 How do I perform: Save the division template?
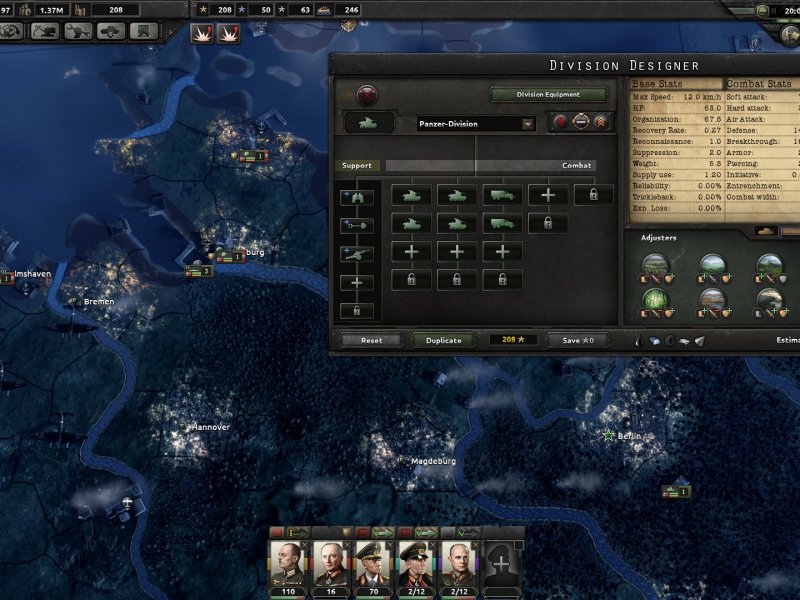(x=578, y=340)
